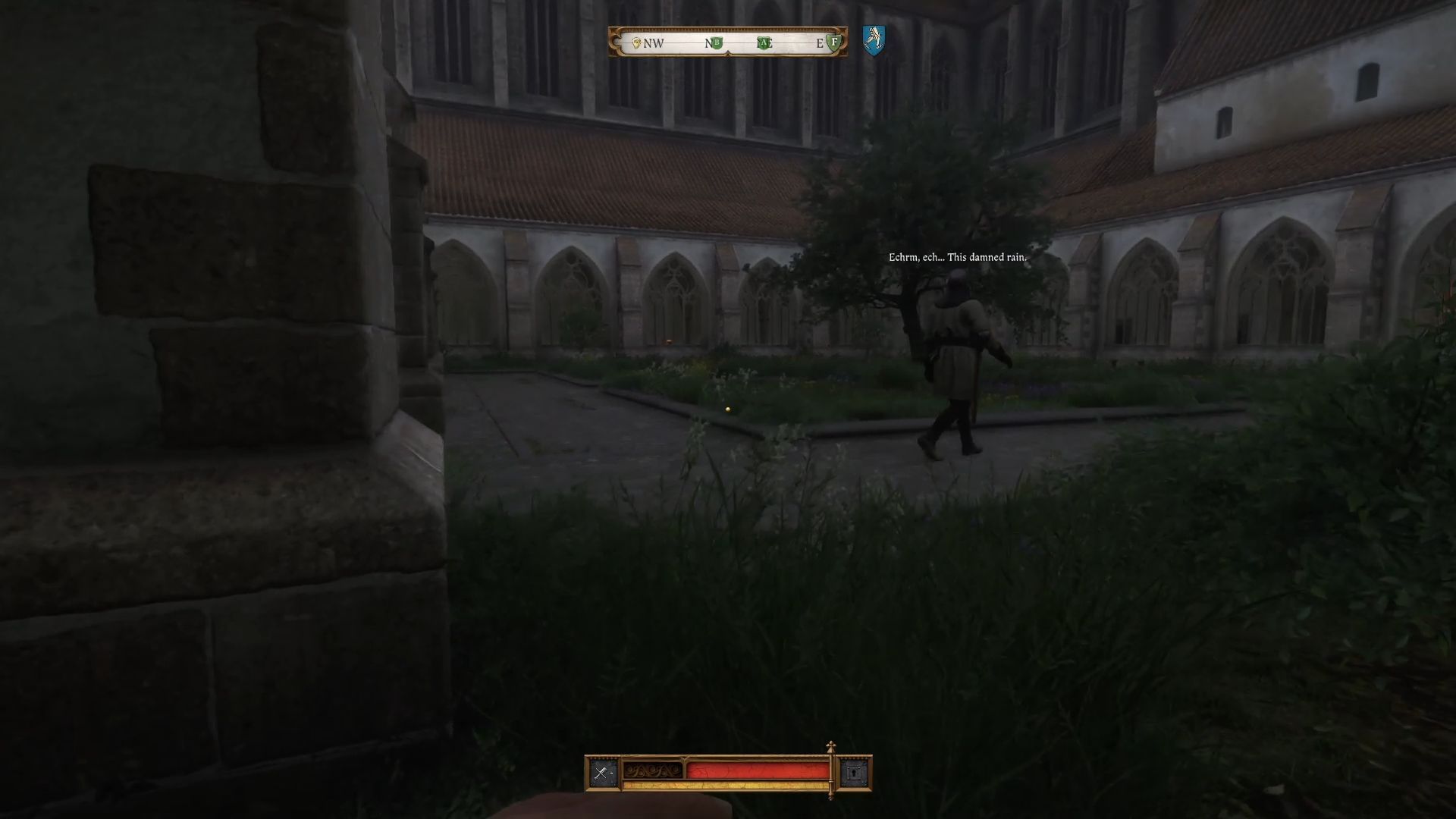Select the green quest shield marked B
The height and width of the screenshot is (819, 1456).
click(716, 43)
